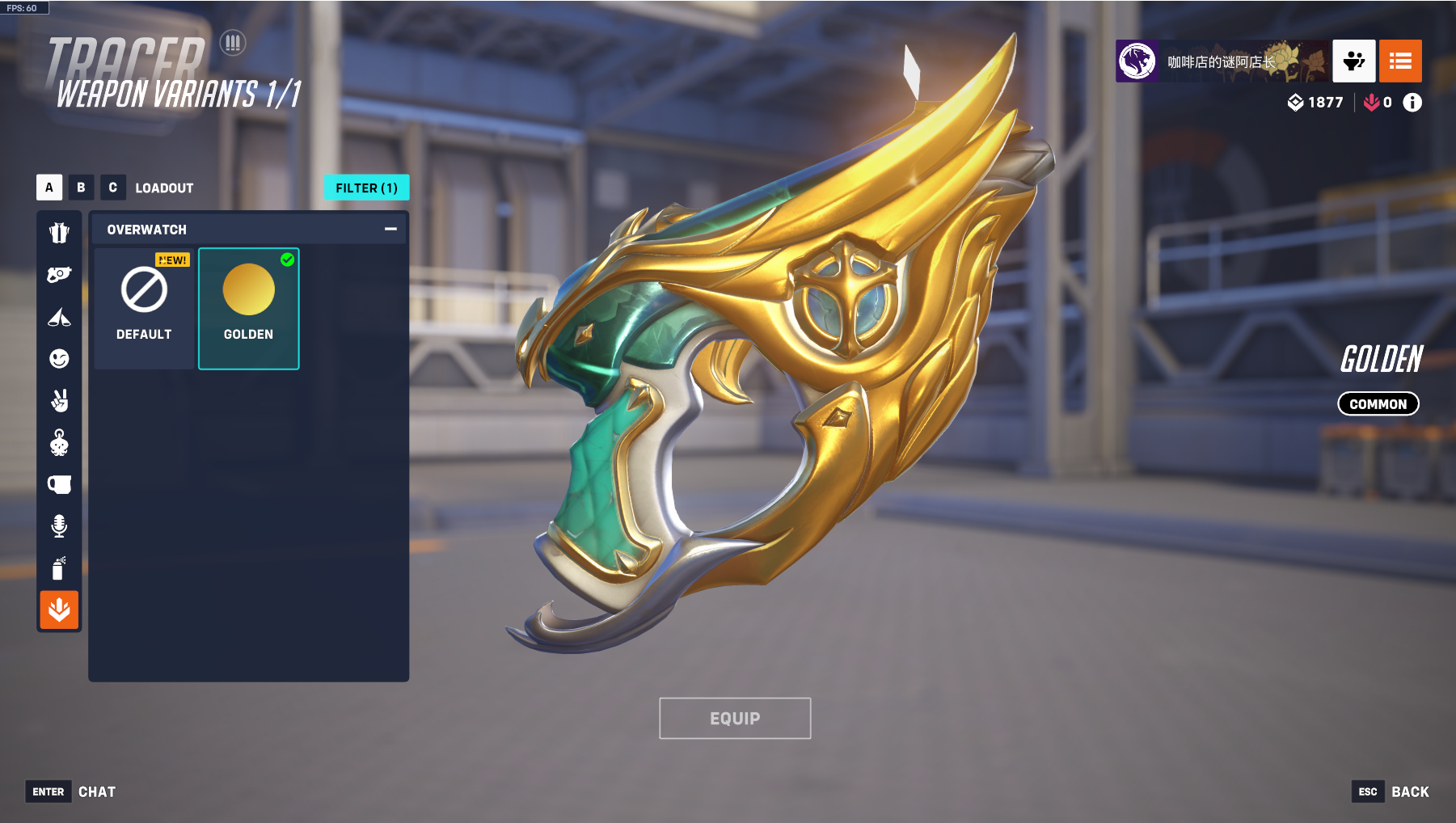This screenshot has width=1456, height=823.
Task: Show the souvenirs category (mug icon)
Action: point(59,484)
